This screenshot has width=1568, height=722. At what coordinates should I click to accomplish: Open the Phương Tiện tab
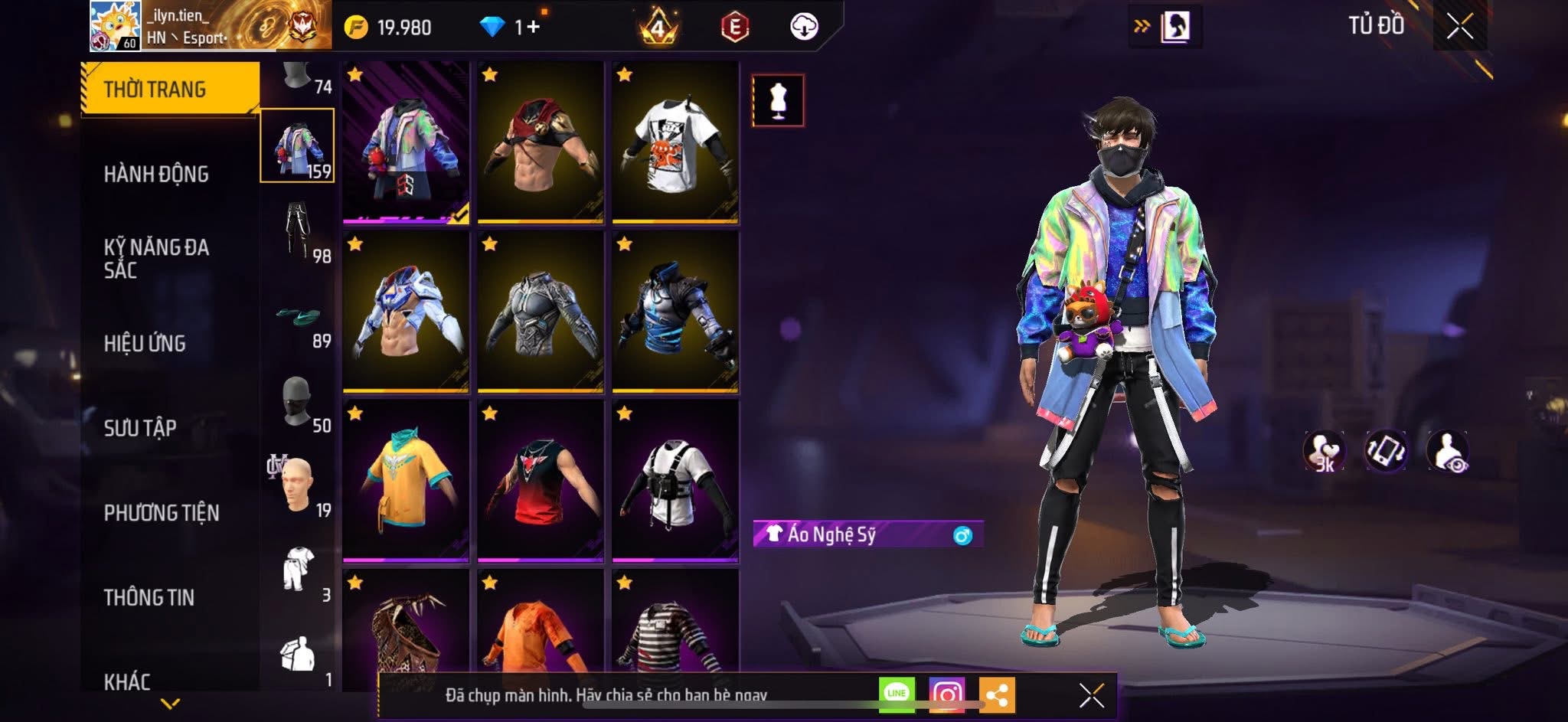[x=162, y=513]
